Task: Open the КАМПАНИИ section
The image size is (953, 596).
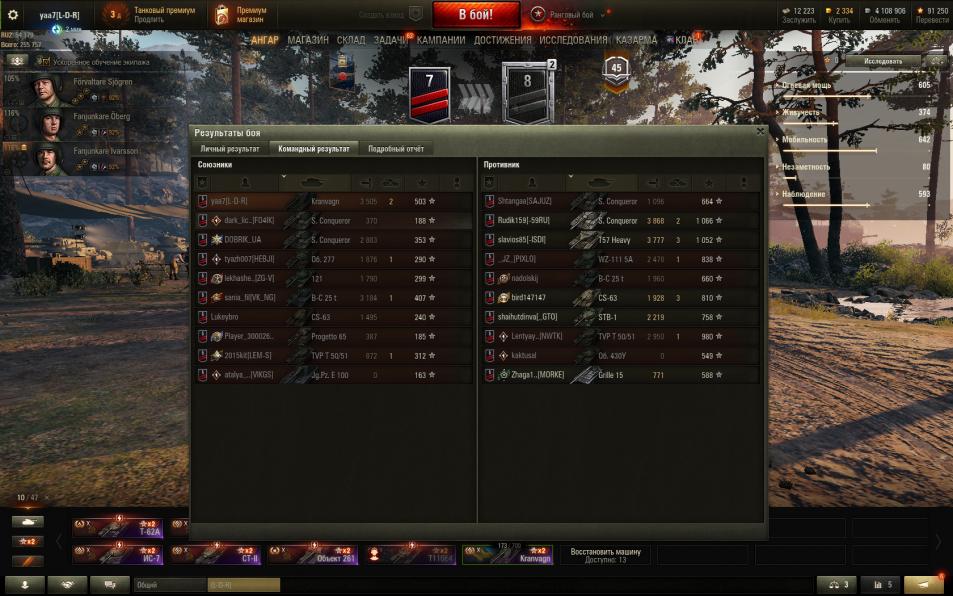Action: tap(441, 40)
